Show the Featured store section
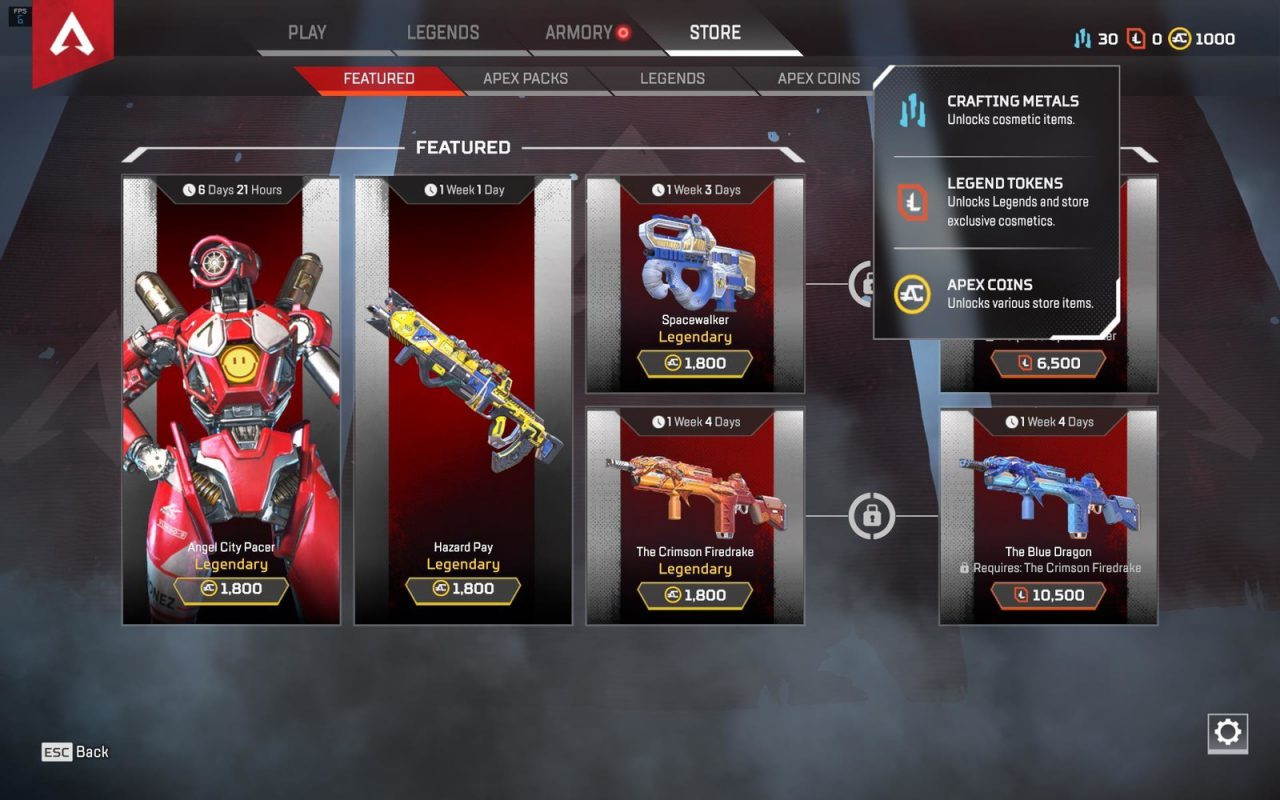 378,78
